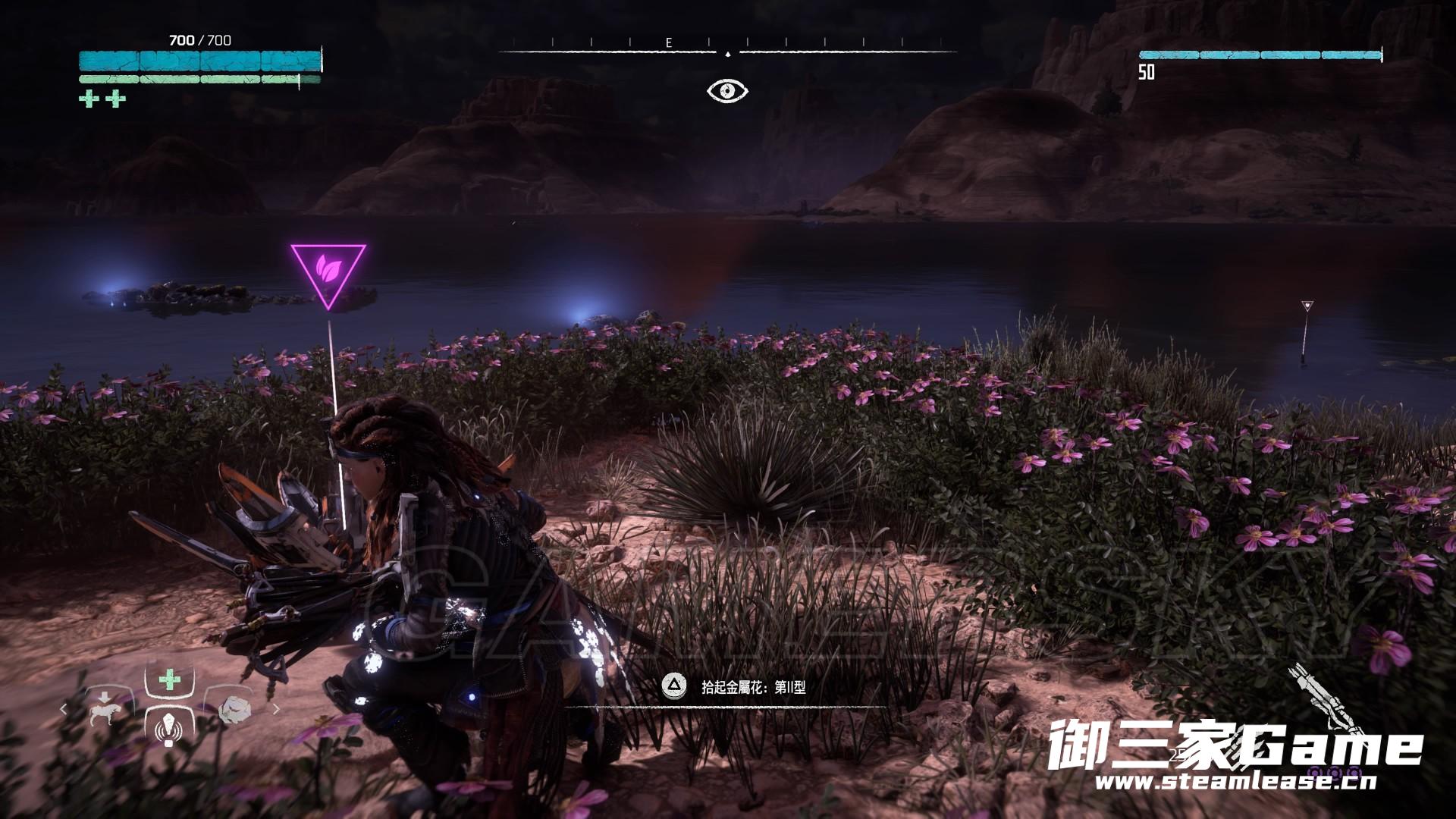The width and height of the screenshot is (1456, 819).
Task: Select the small white triangle waypoint marker
Action: pos(1306,306)
